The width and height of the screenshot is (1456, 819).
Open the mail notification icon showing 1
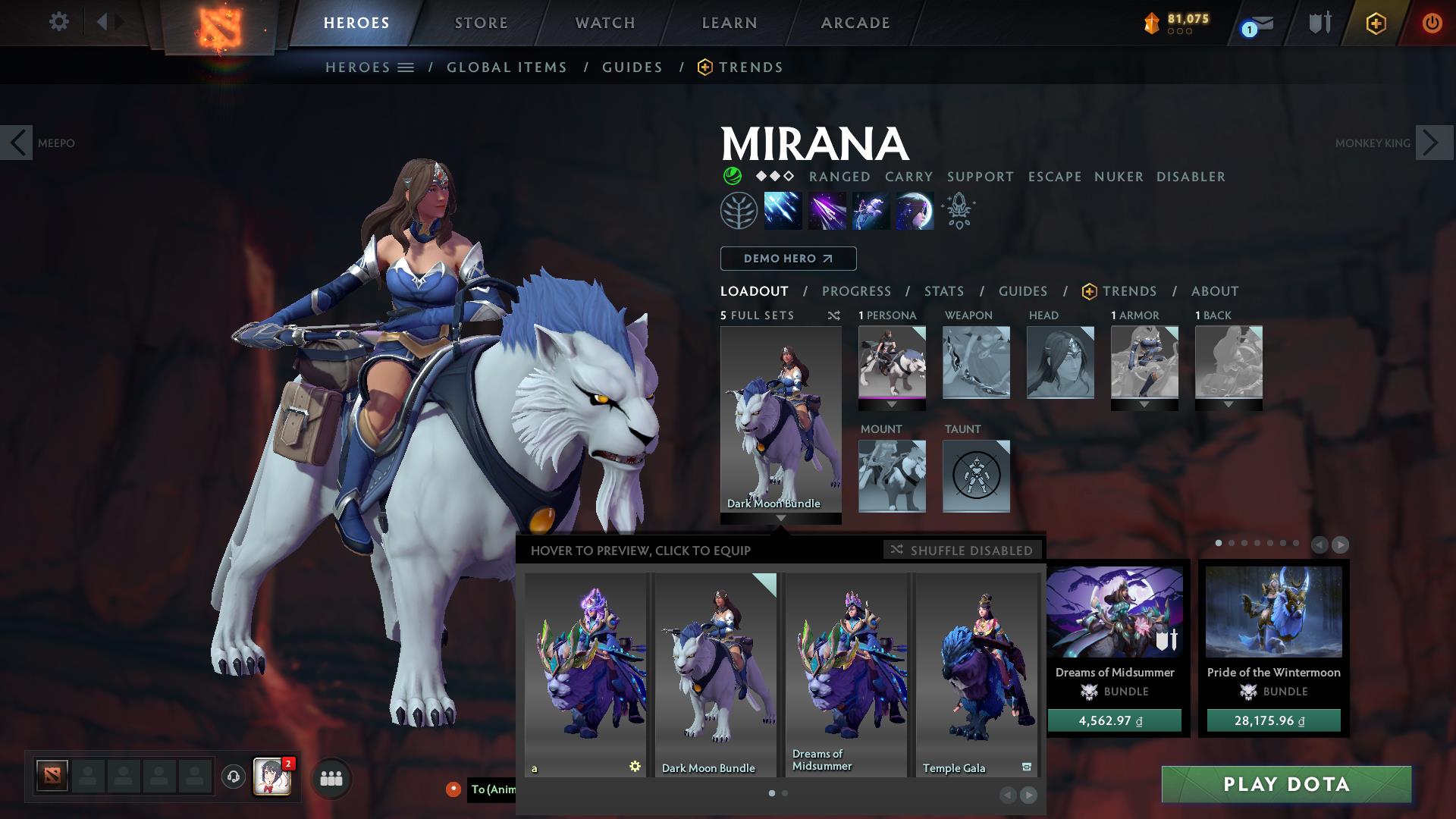click(1253, 23)
